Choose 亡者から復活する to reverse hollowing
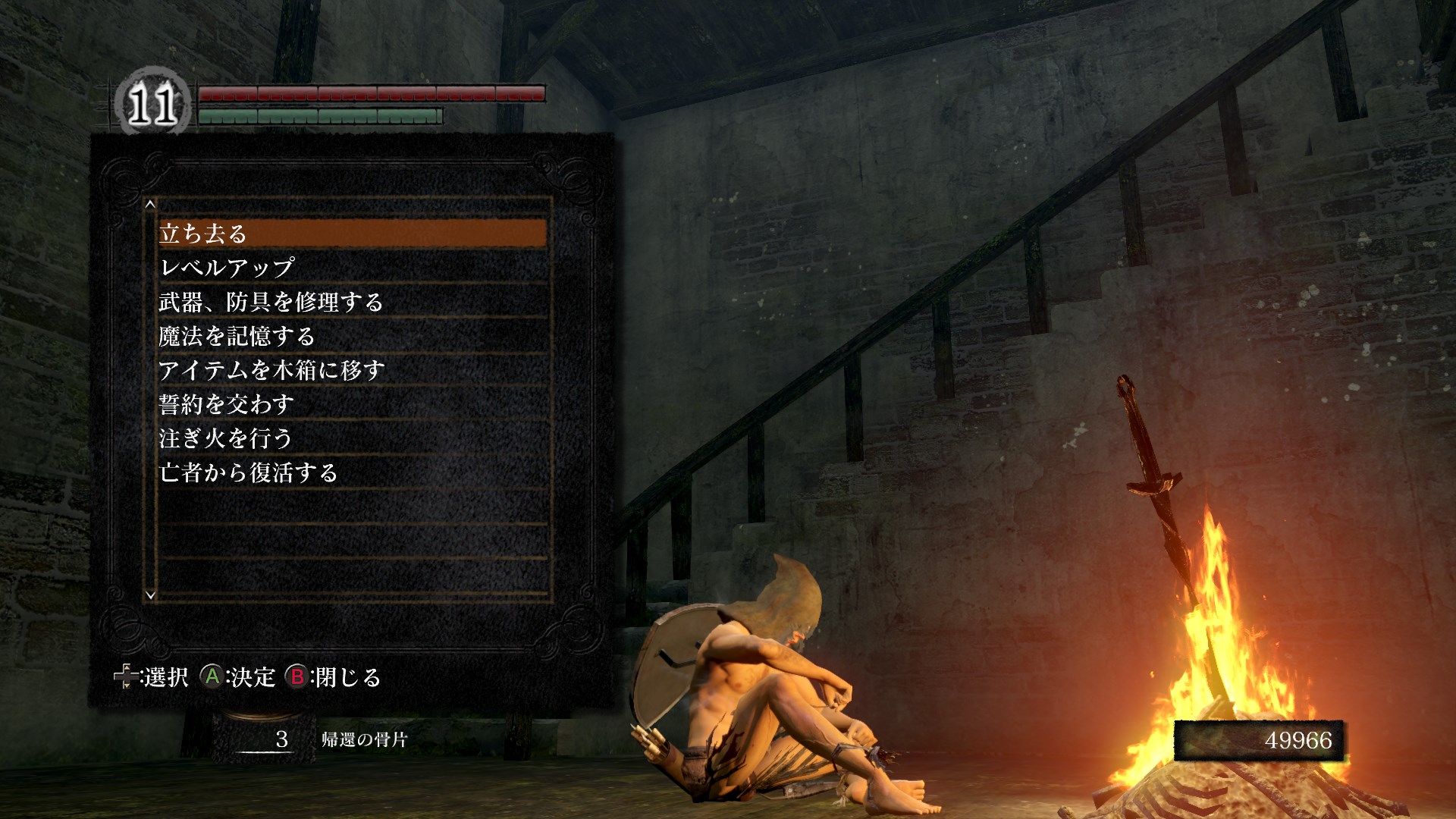1456x819 pixels. click(353, 472)
